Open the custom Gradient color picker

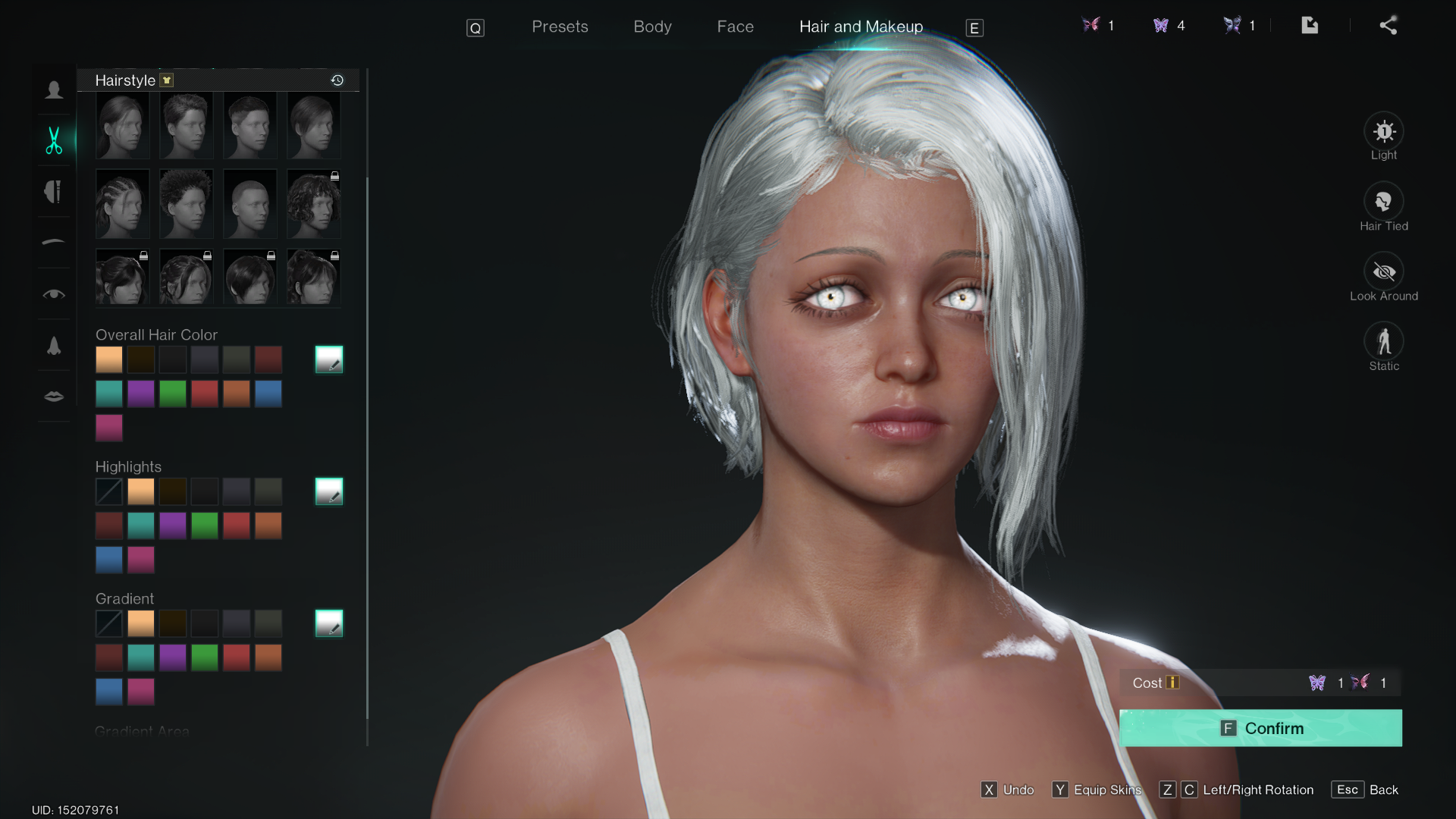[329, 623]
